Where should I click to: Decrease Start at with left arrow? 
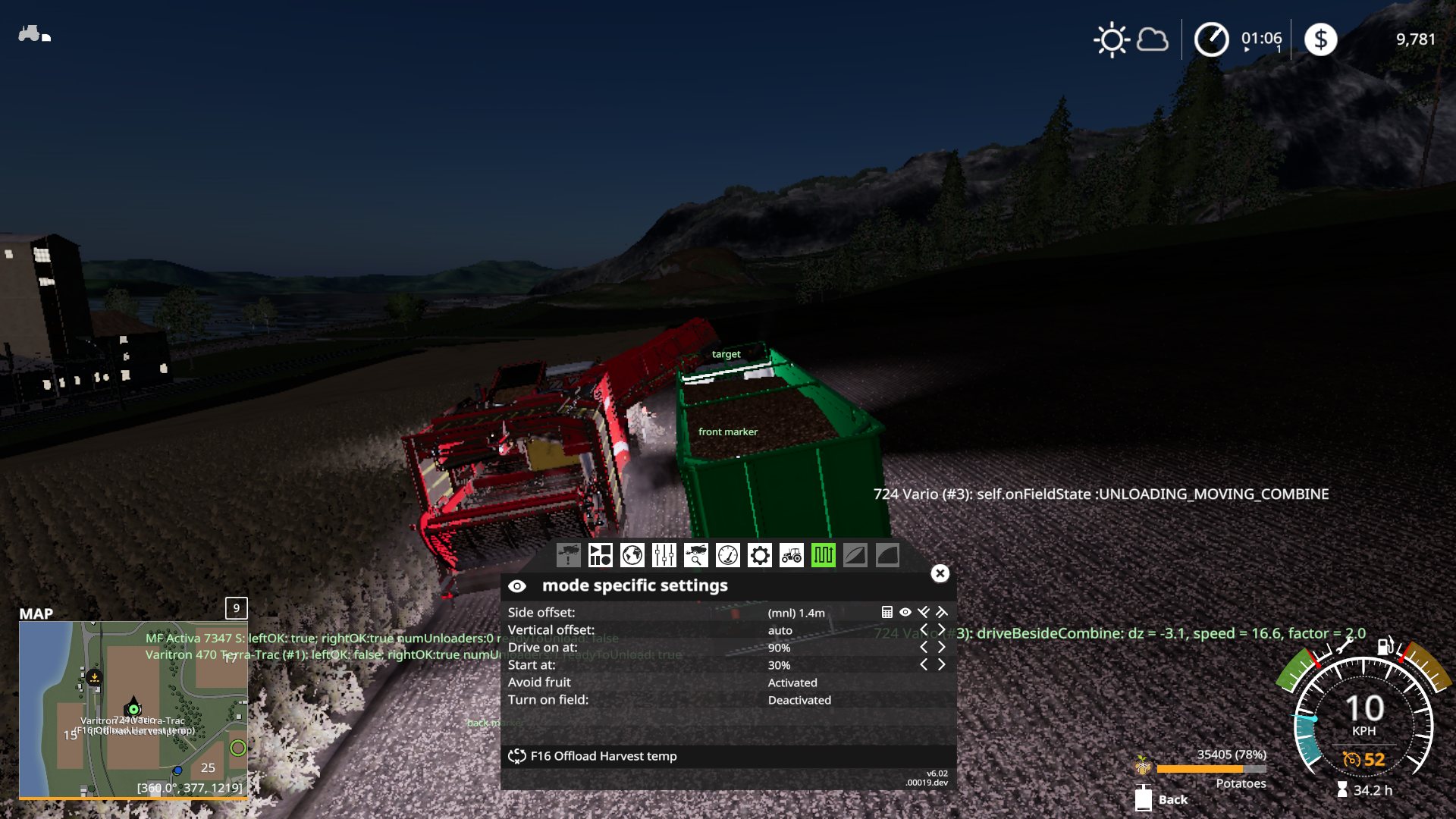[924, 664]
